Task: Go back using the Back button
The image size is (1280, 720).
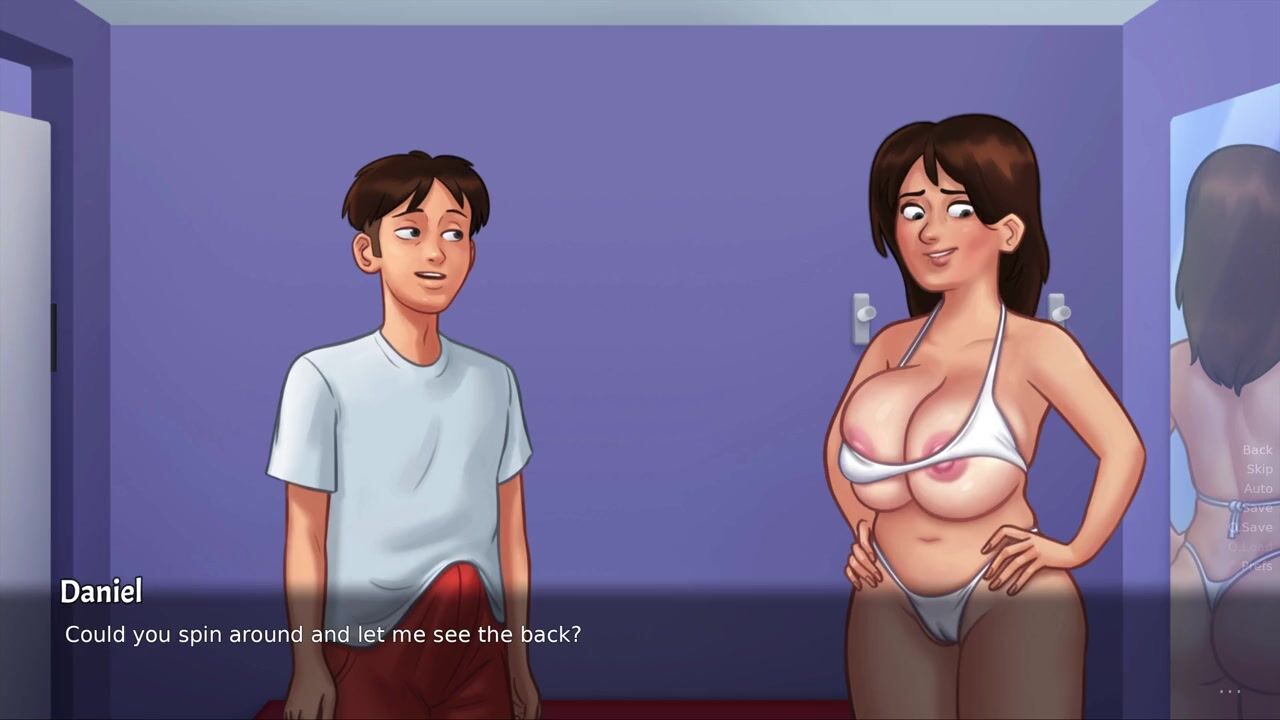Action: (x=1257, y=450)
